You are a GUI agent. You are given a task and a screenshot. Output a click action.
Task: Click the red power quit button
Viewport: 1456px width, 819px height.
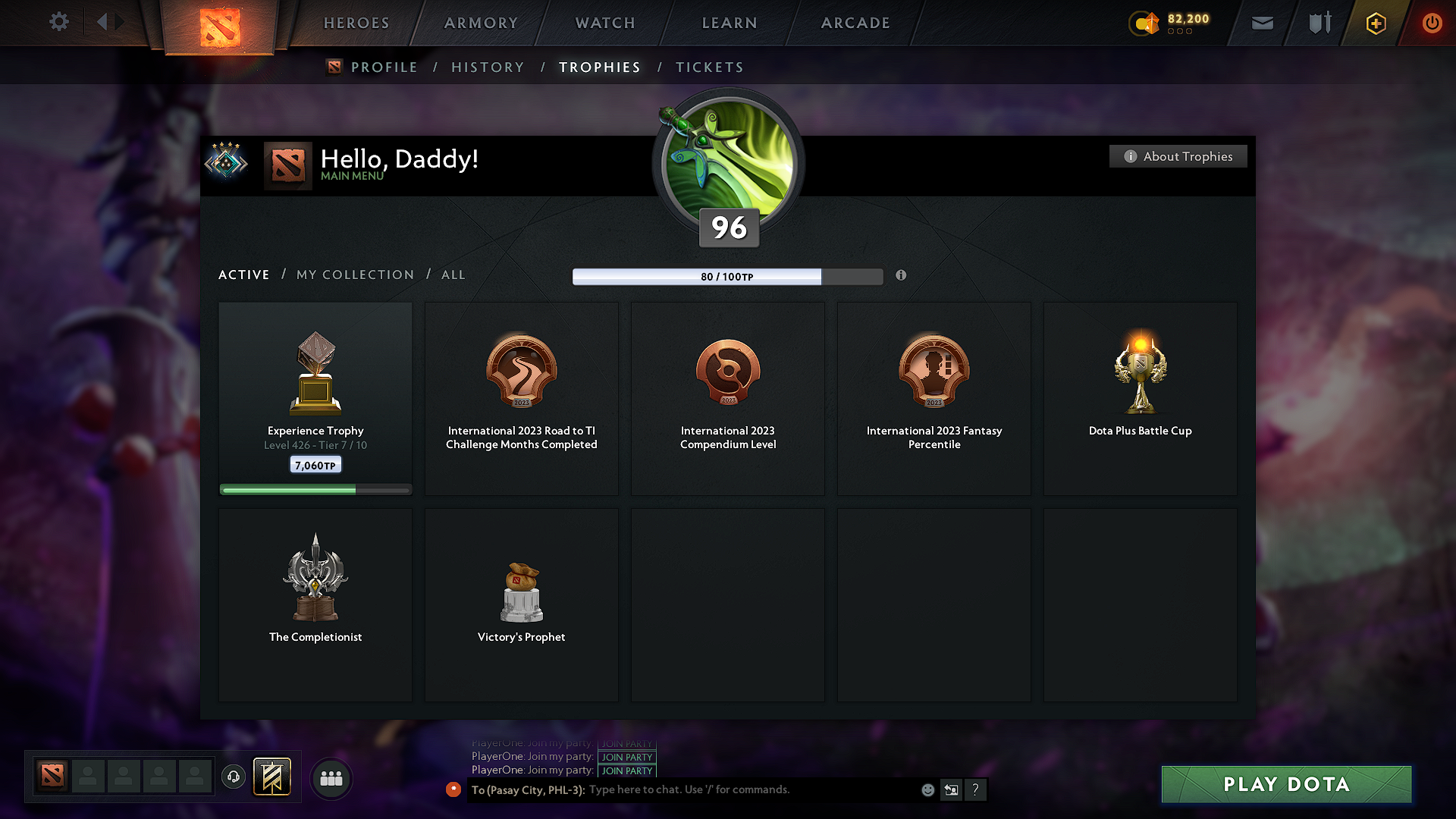pyautogui.click(x=1432, y=23)
